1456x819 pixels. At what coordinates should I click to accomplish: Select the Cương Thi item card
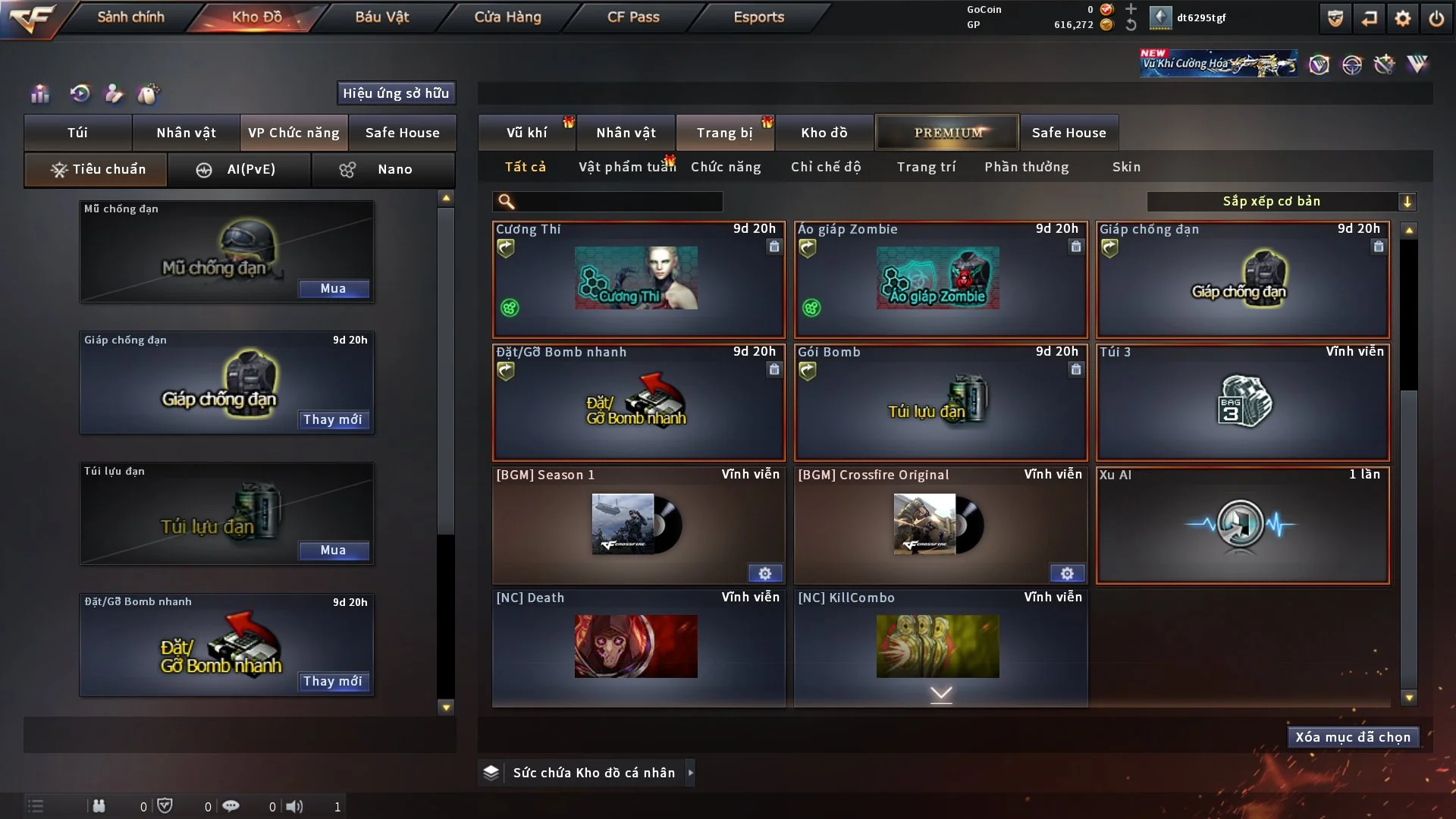coord(638,279)
